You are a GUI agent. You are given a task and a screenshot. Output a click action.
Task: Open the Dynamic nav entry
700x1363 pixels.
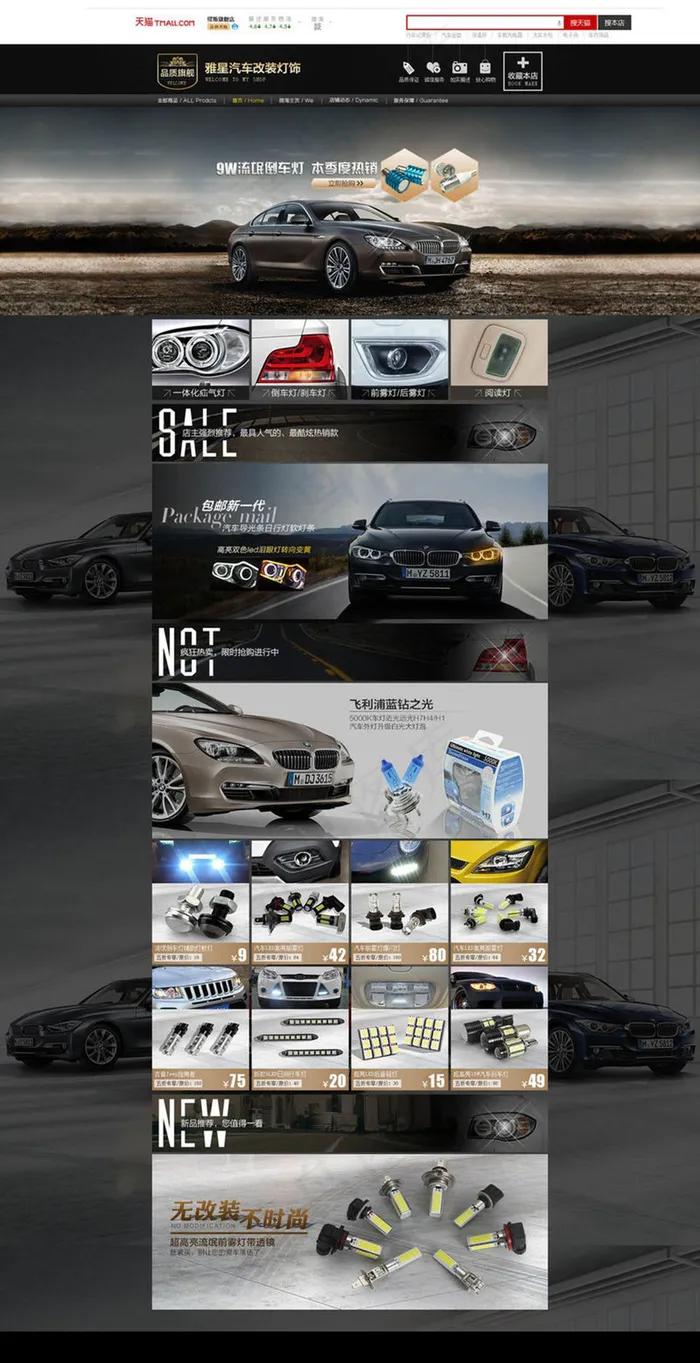click(x=354, y=101)
